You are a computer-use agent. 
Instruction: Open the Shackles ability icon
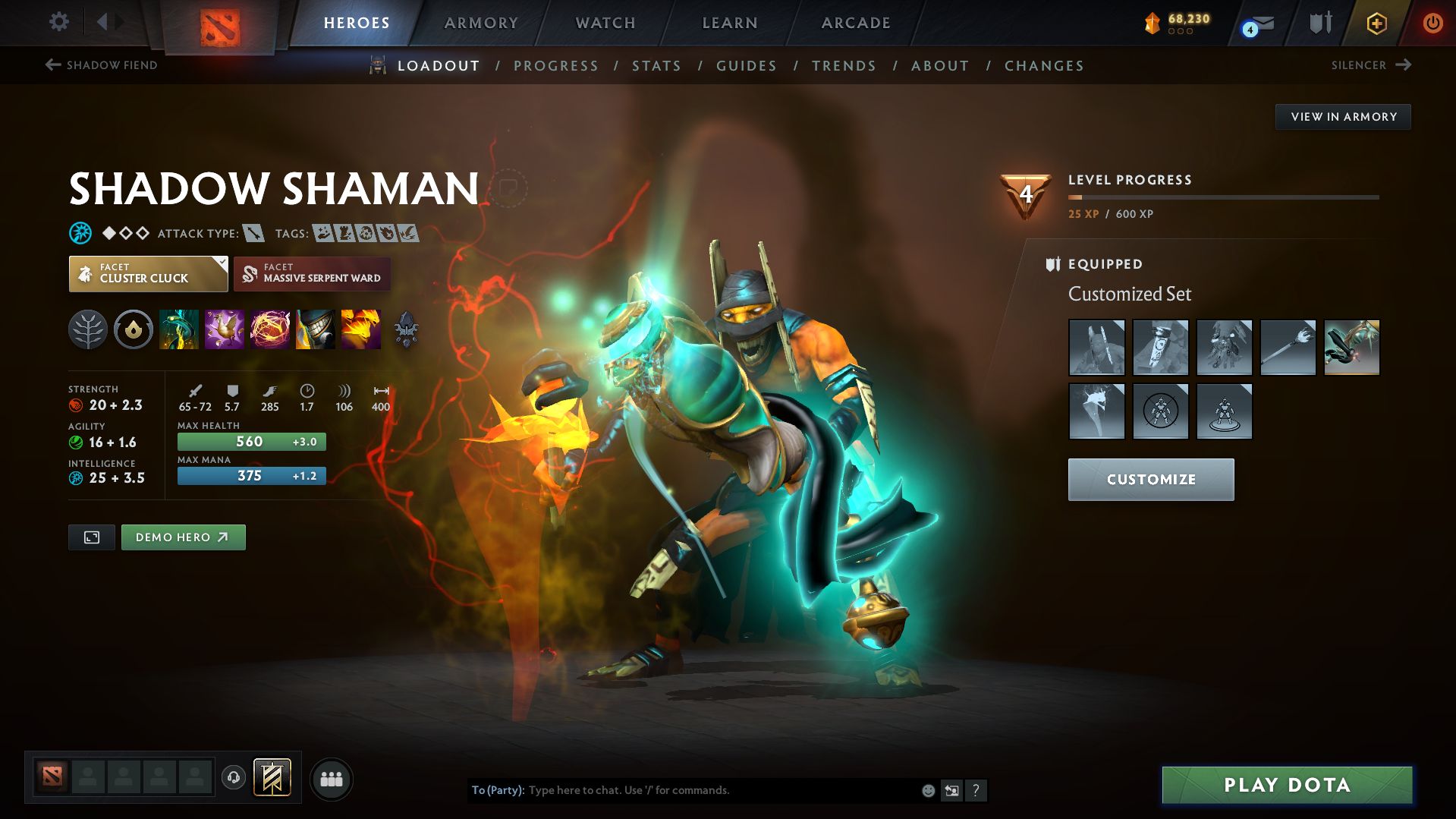click(x=270, y=329)
